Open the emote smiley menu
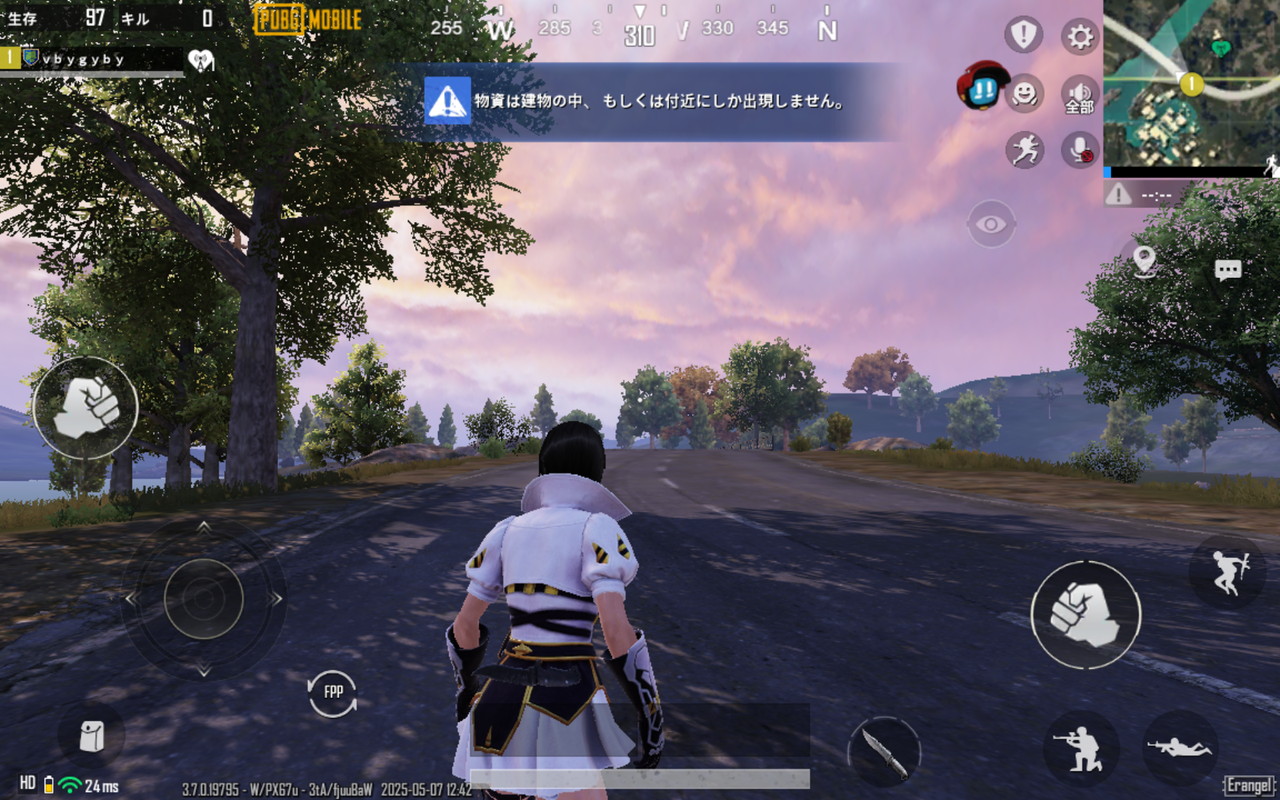 pyautogui.click(x=1023, y=94)
